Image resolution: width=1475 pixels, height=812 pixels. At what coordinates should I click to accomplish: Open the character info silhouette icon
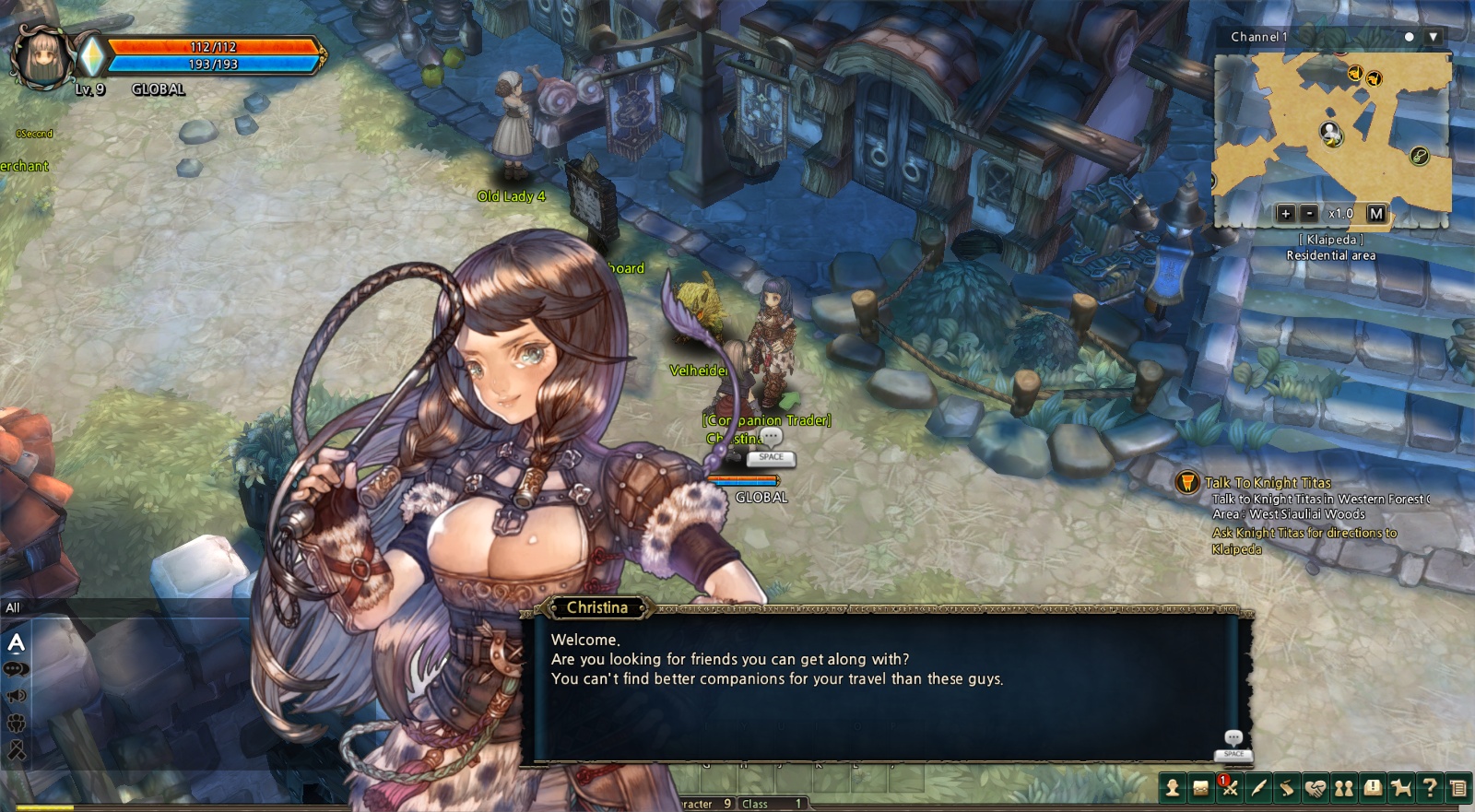point(1172,788)
